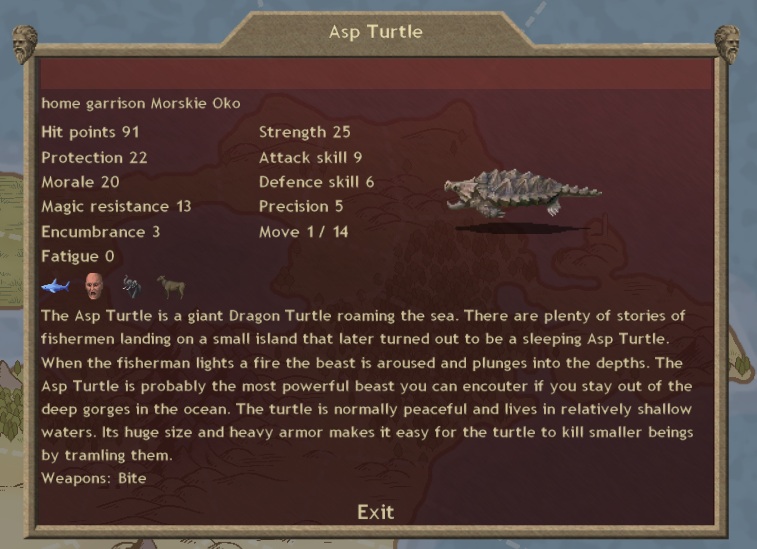Click the blue shark ability icon

[x=54, y=288]
